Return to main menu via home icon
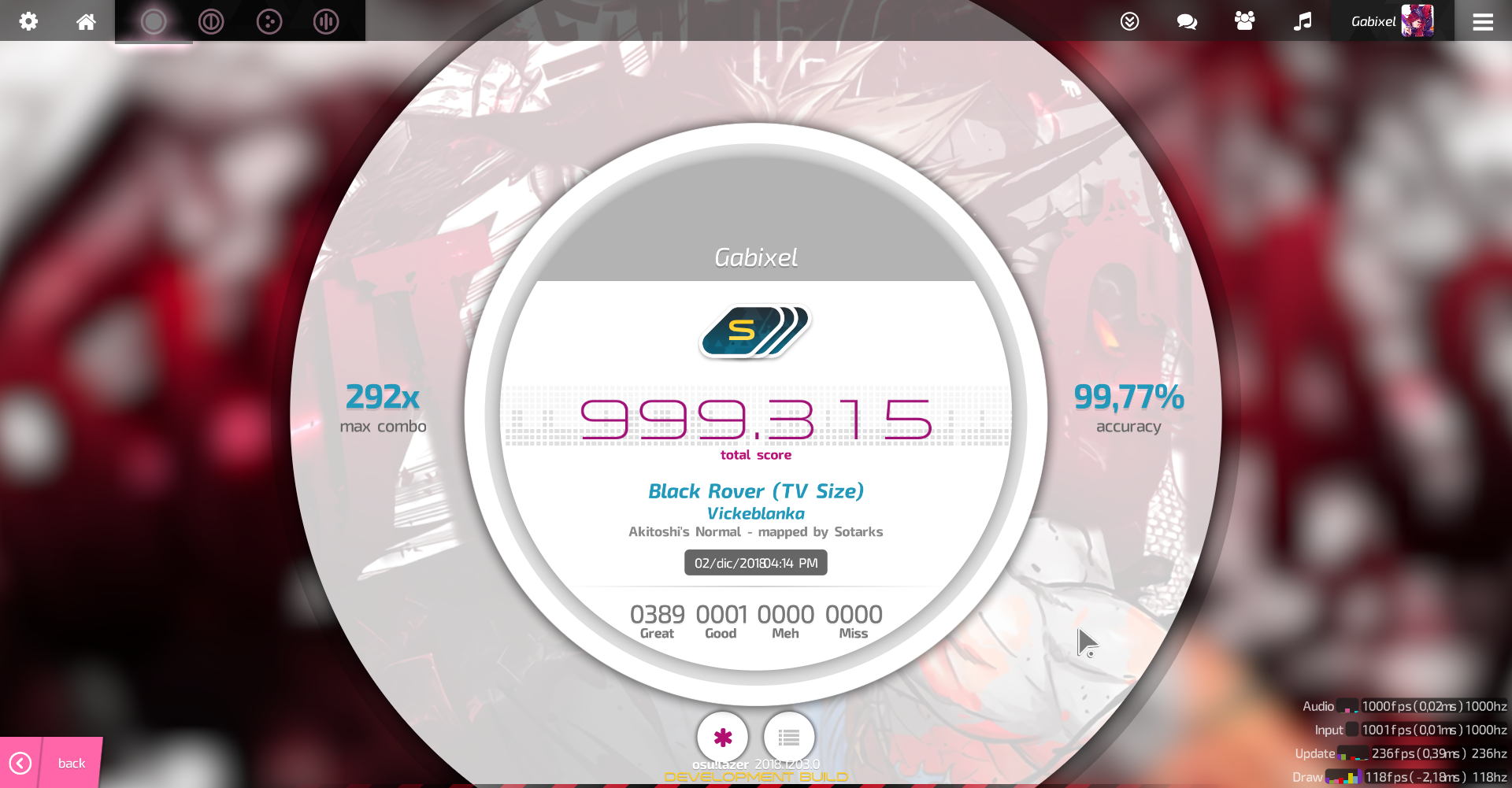This screenshot has width=1512, height=788. click(x=86, y=21)
